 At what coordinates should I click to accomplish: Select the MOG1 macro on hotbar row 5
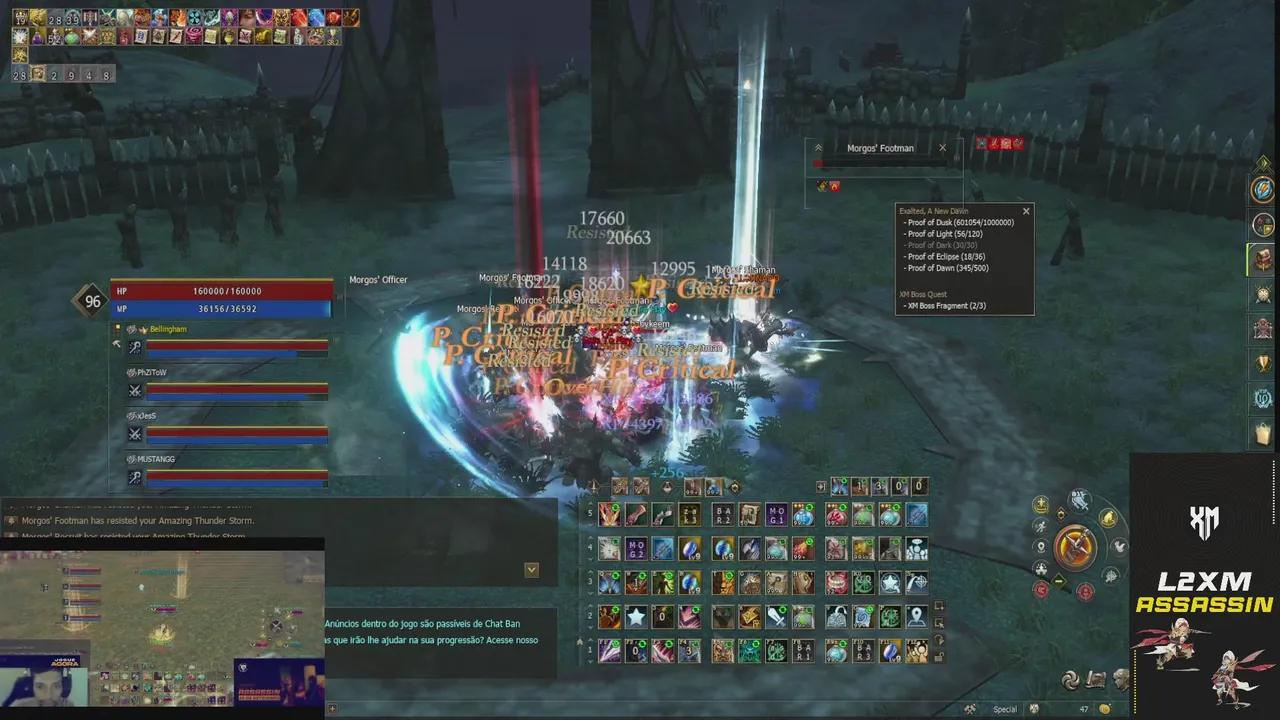(777, 514)
